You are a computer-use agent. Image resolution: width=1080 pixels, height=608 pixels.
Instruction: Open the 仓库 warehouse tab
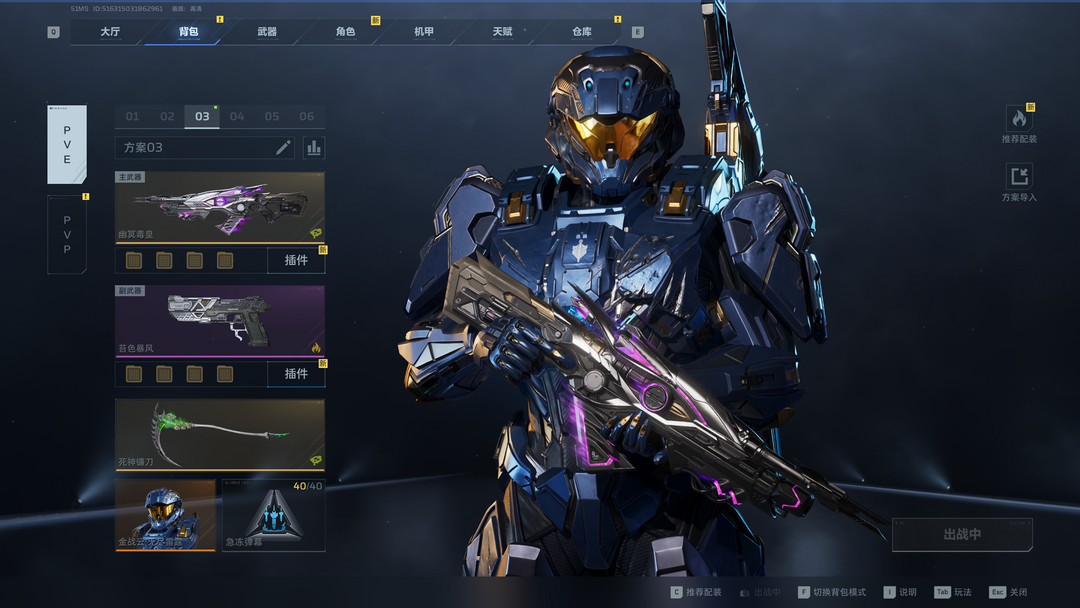pos(582,32)
